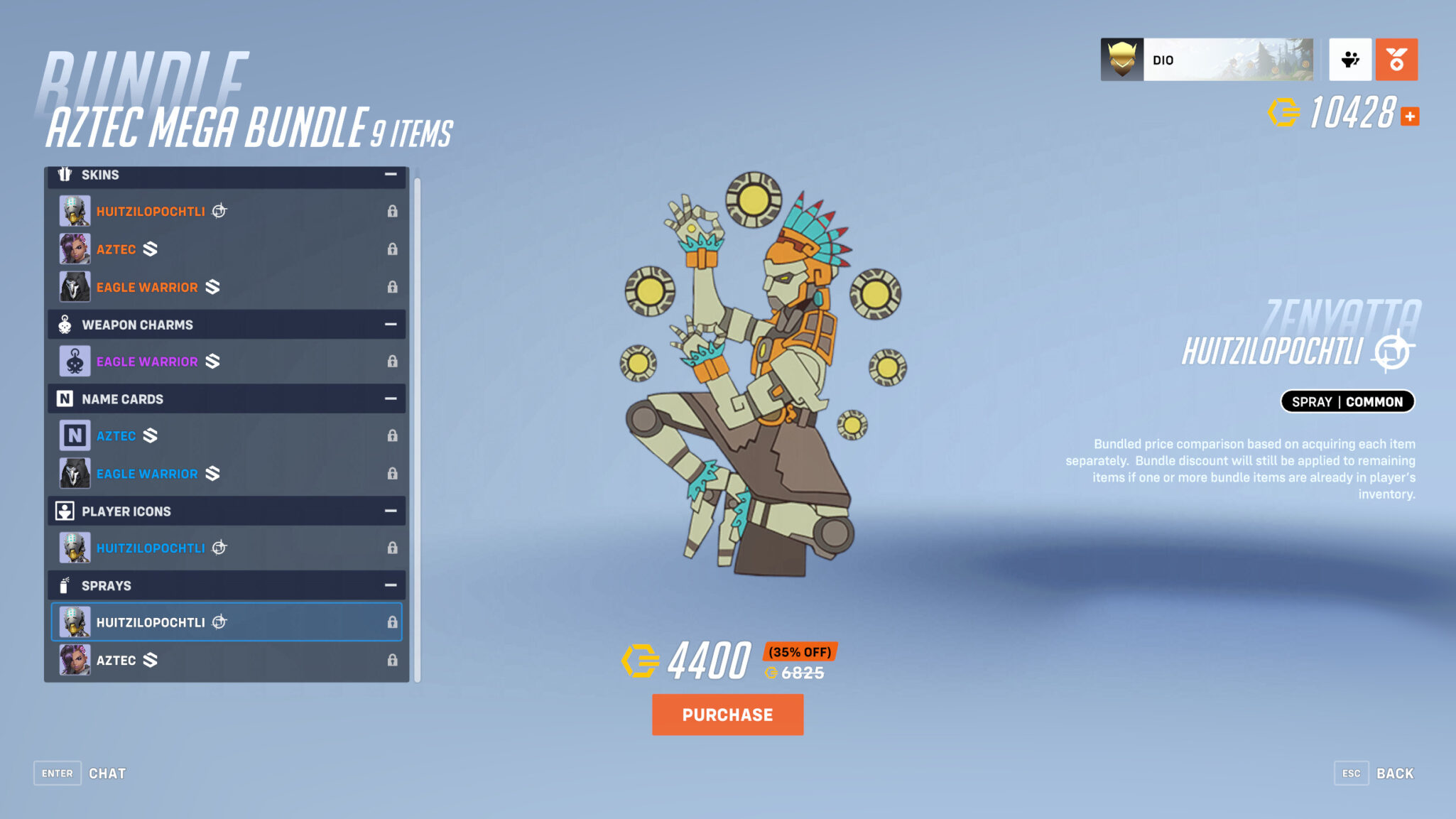Open the social groups icon top right
The height and width of the screenshot is (819, 1456).
pos(1350,60)
